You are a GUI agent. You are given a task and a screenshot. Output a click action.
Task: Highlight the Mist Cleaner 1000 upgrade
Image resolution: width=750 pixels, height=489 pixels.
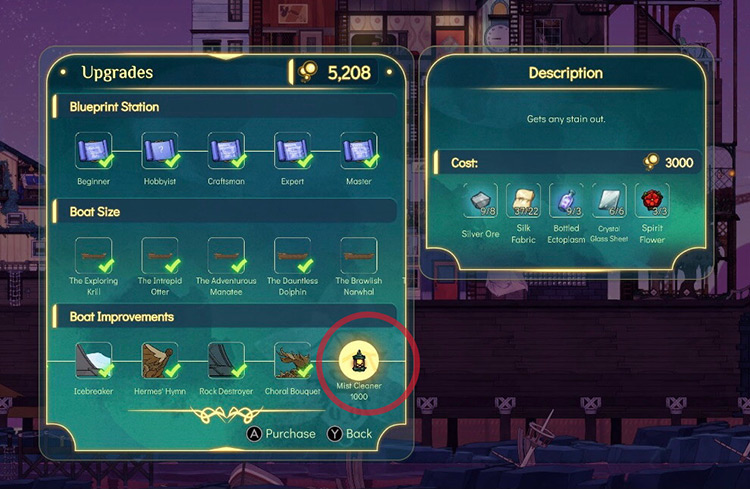point(358,359)
